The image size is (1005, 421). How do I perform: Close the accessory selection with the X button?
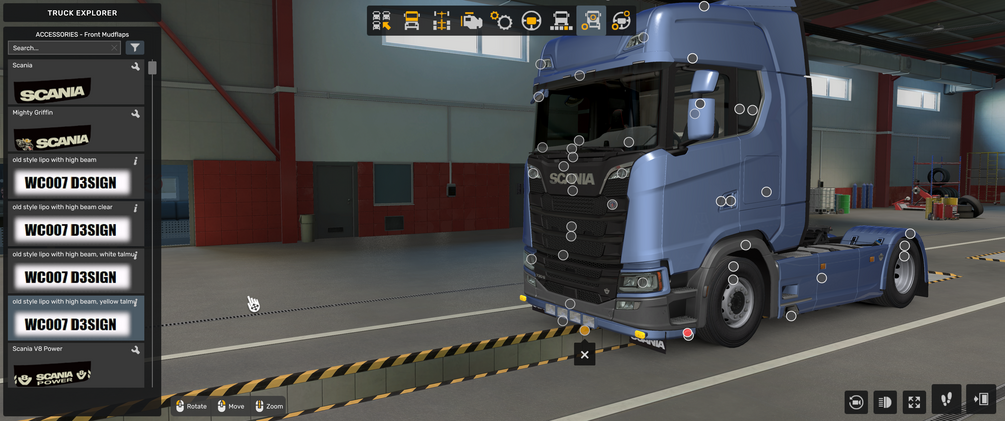[585, 353]
